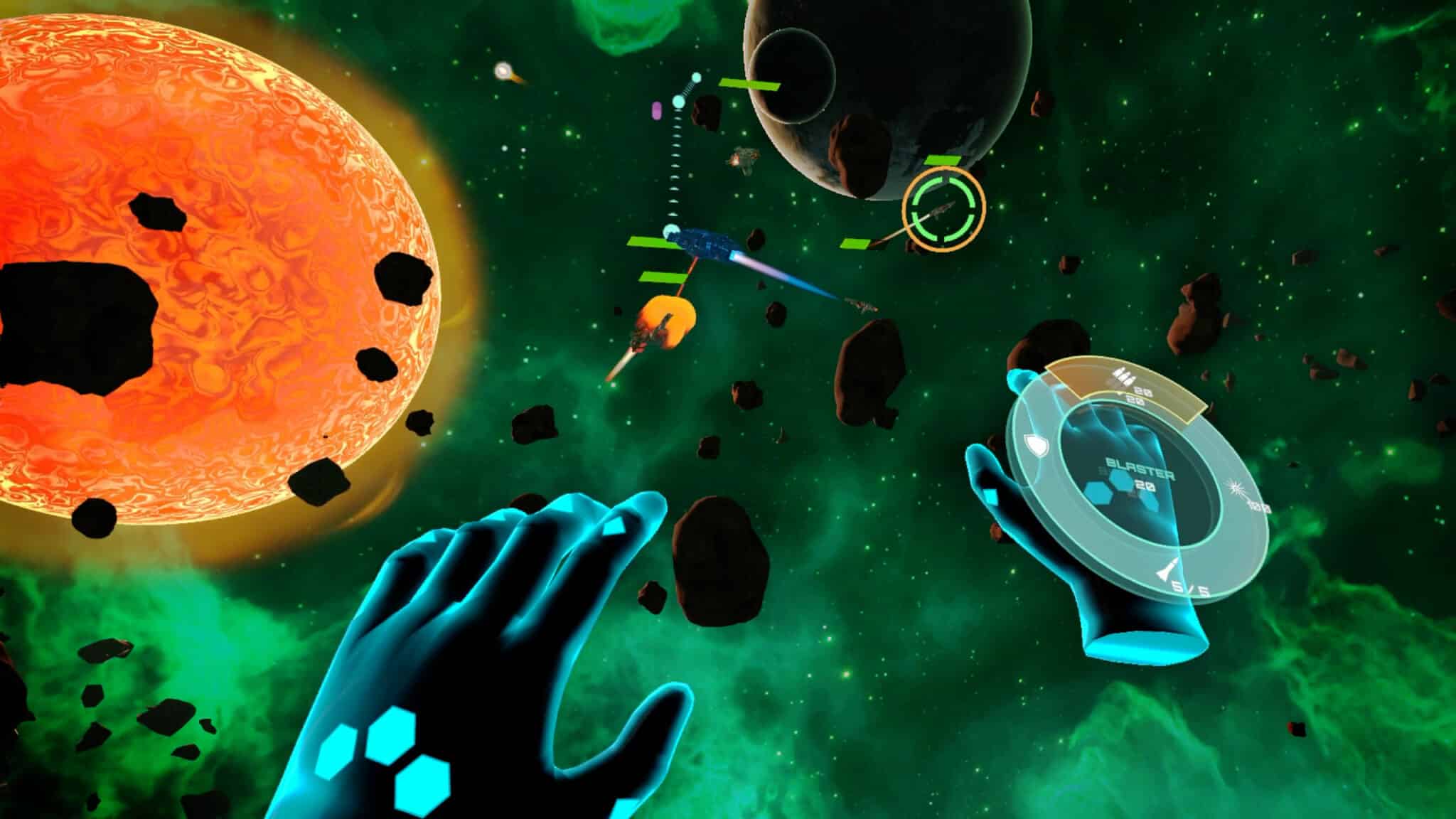Expand the orange ammo counter showing 20/20
Image resolution: width=1456 pixels, height=819 pixels.
click(1140, 395)
